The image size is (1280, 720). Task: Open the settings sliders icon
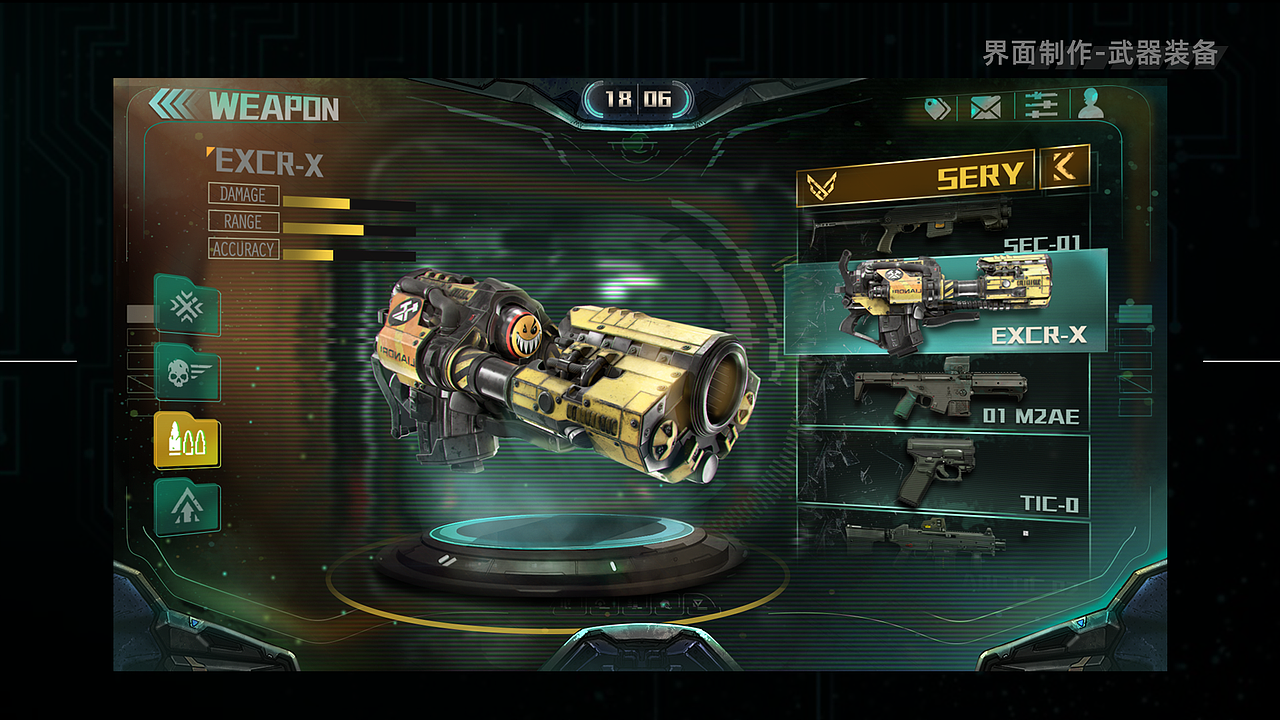pos(1042,106)
